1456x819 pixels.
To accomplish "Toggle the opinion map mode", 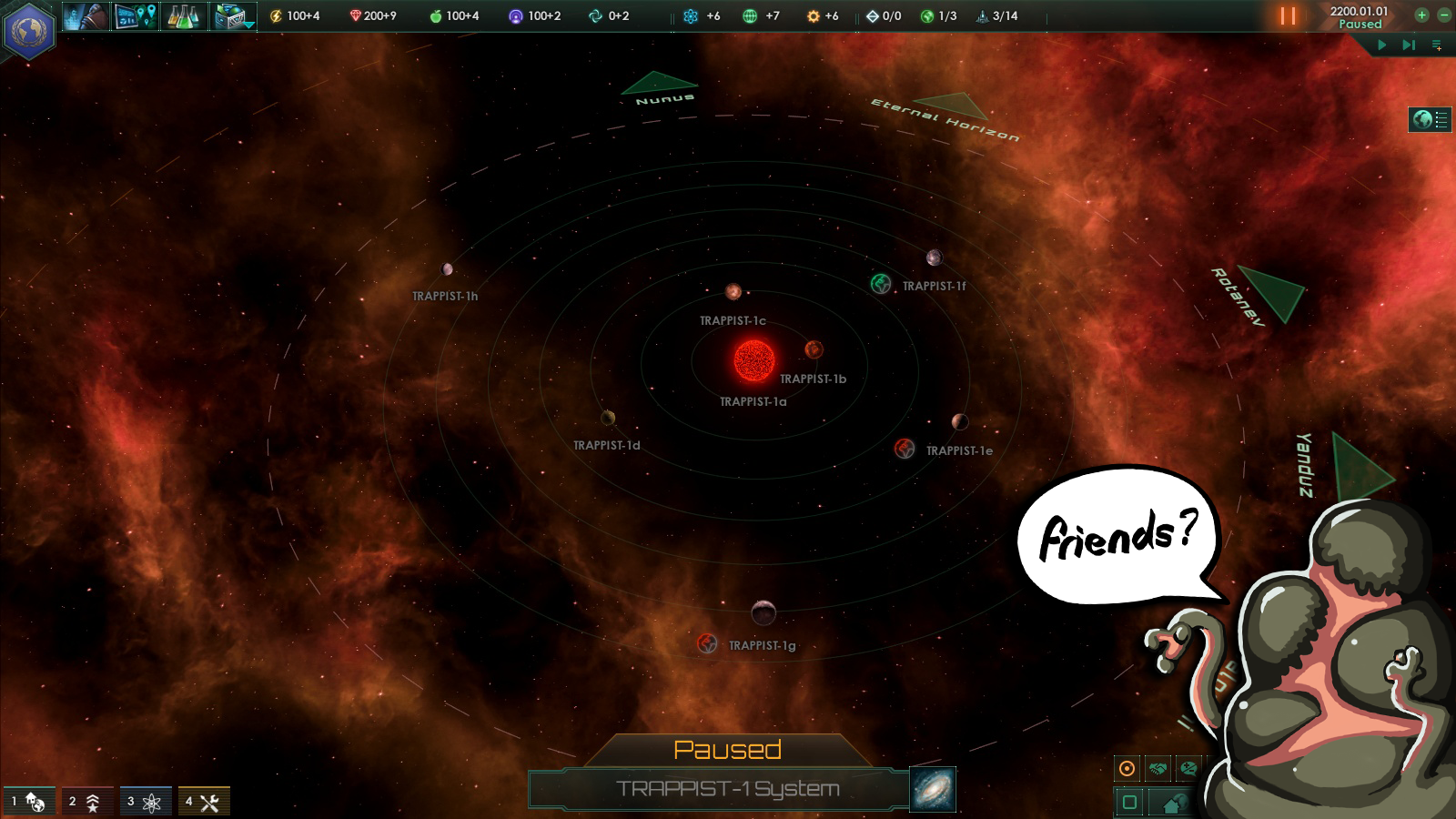I will point(1188,768).
